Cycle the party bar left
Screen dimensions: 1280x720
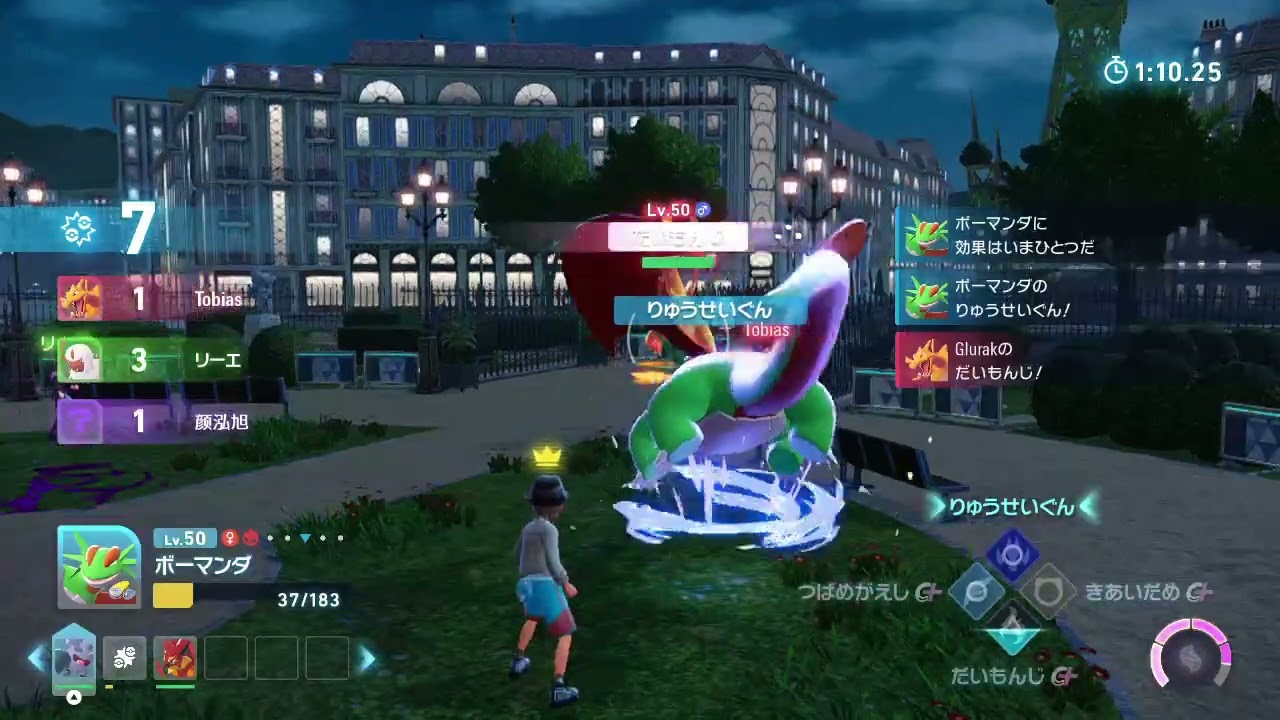(x=37, y=658)
